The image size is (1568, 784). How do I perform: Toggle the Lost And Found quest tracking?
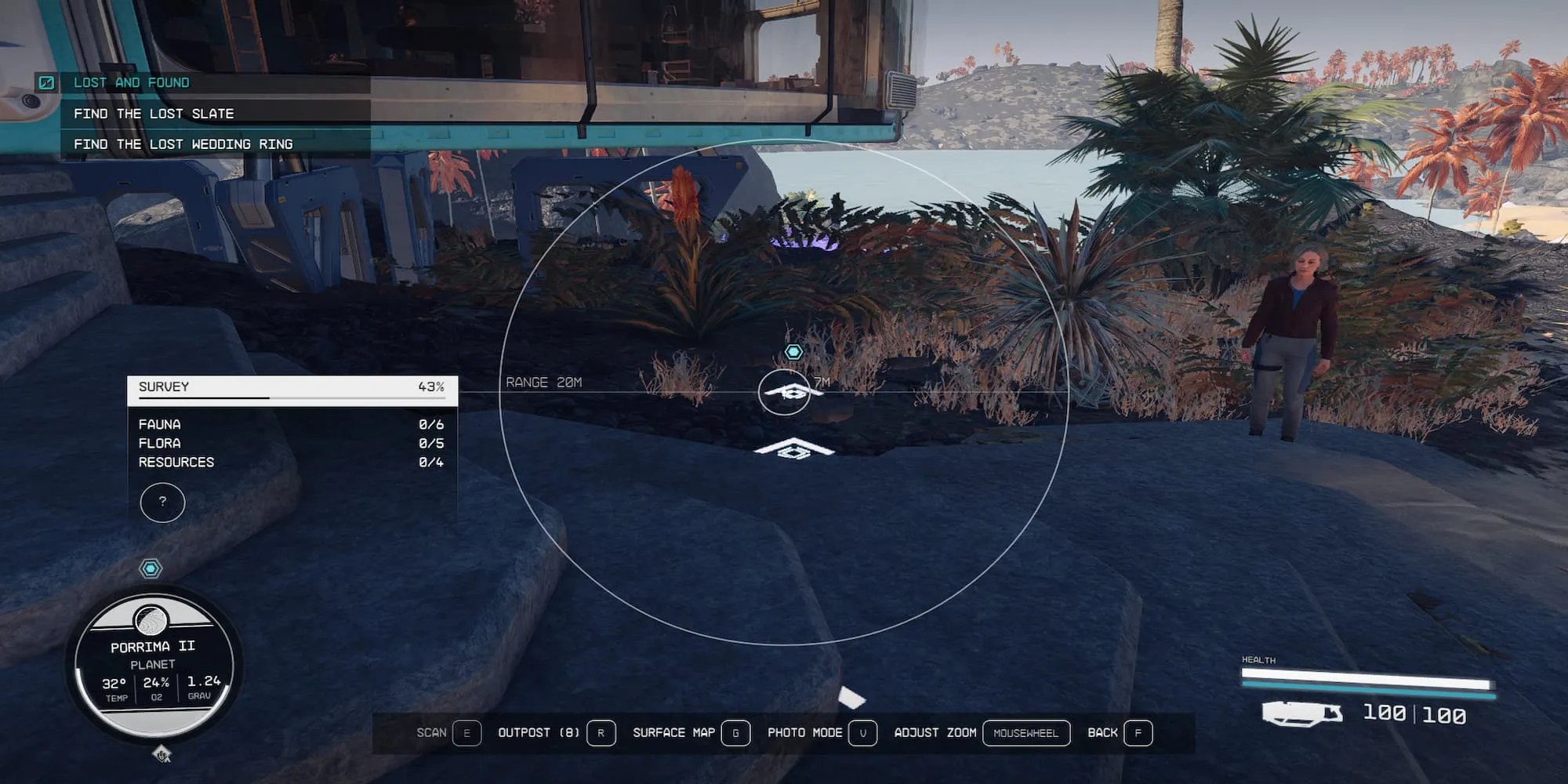click(131, 82)
